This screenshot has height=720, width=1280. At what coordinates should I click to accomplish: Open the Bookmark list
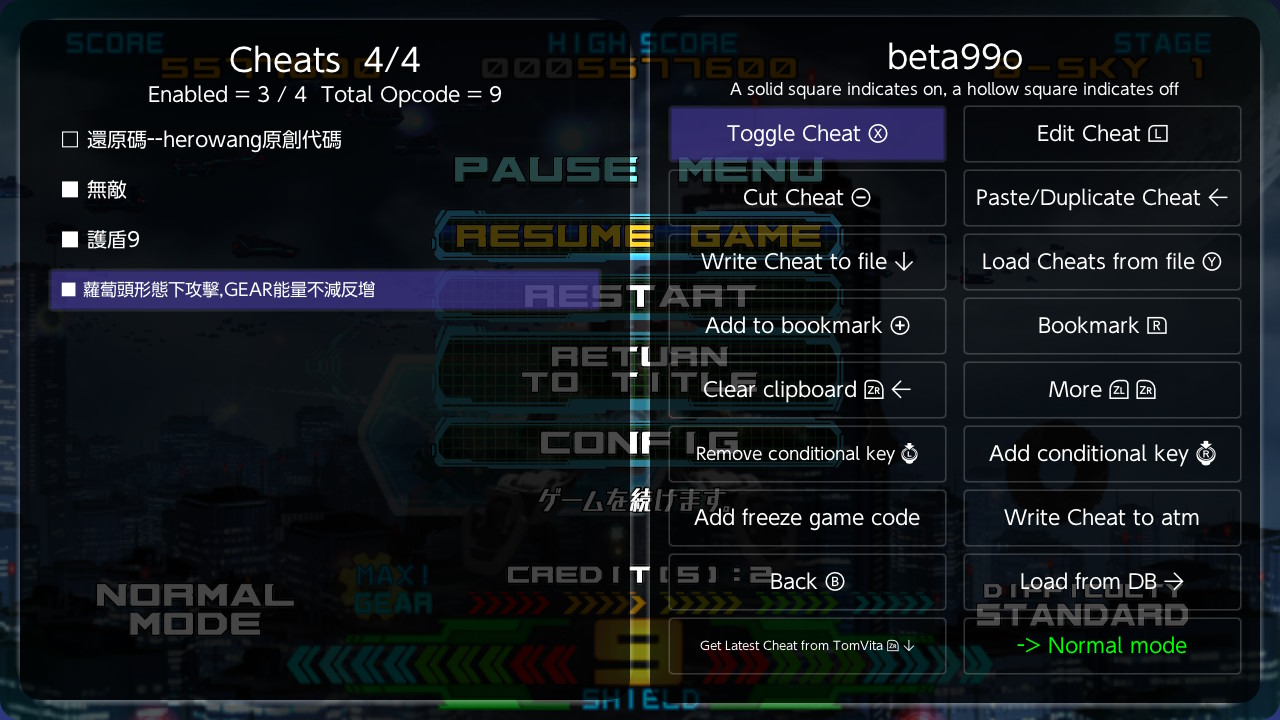(1101, 325)
